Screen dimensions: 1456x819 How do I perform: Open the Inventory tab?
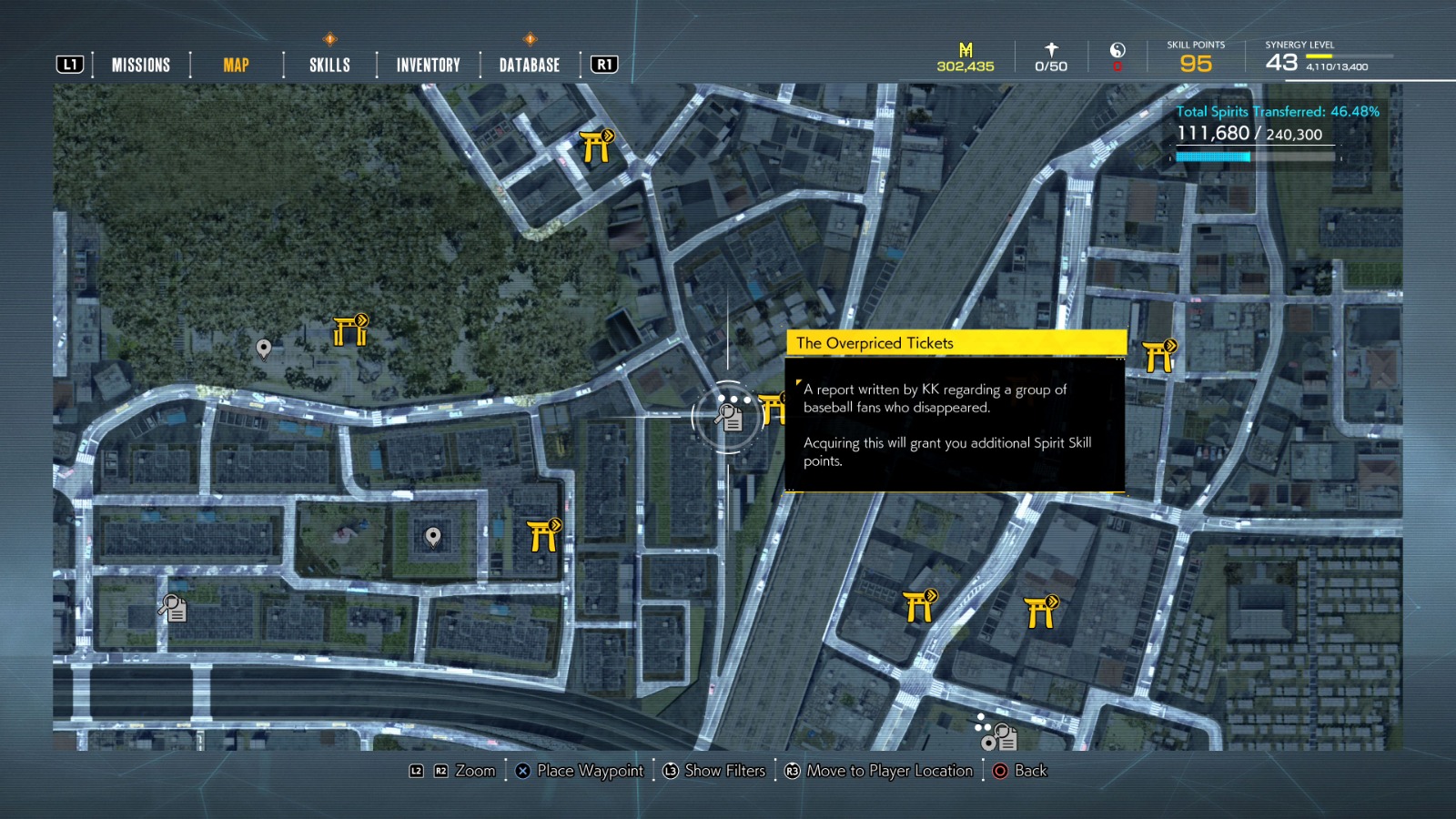coord(427,64)
